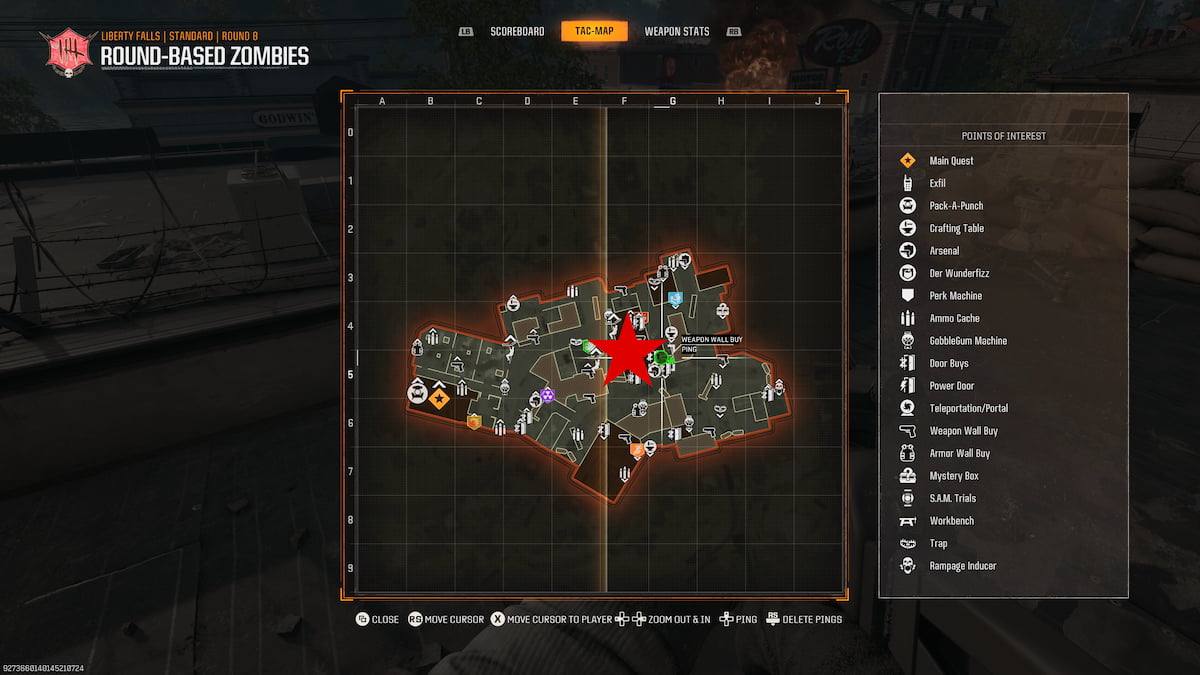Select the Mystery Box legend entry
1200x675 pixels.
[954, 476]
